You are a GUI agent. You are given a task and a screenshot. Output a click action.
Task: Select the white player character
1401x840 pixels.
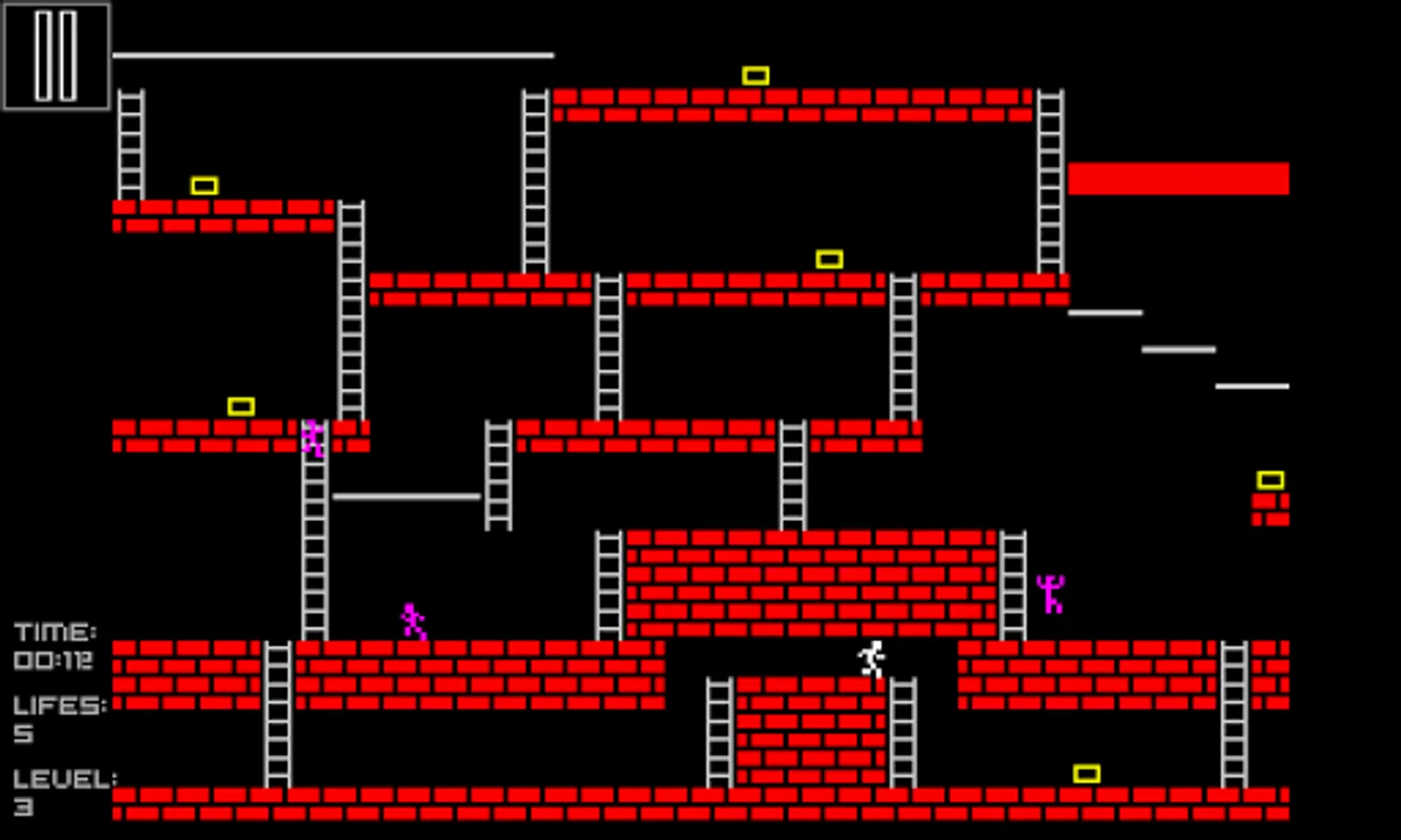click(872, 657)
